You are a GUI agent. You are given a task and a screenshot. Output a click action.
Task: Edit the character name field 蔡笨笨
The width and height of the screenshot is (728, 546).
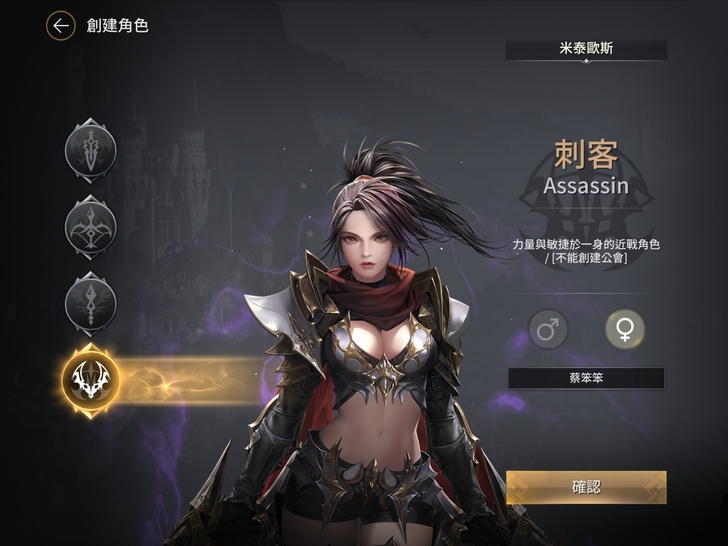pyautogui.click(x=586, y=378)
